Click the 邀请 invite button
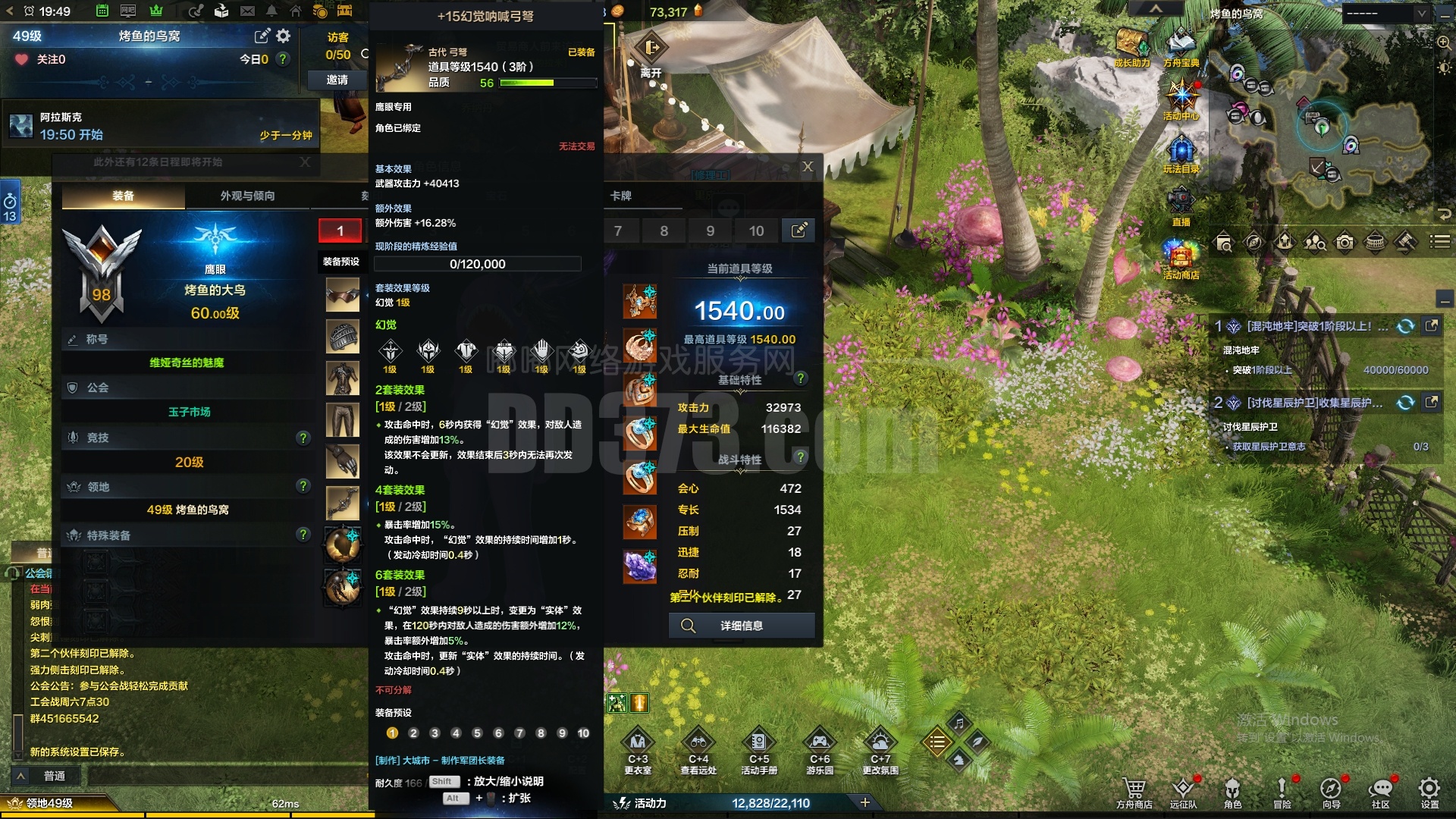This screenshot has height=819, width=1456. pos(337,80)
